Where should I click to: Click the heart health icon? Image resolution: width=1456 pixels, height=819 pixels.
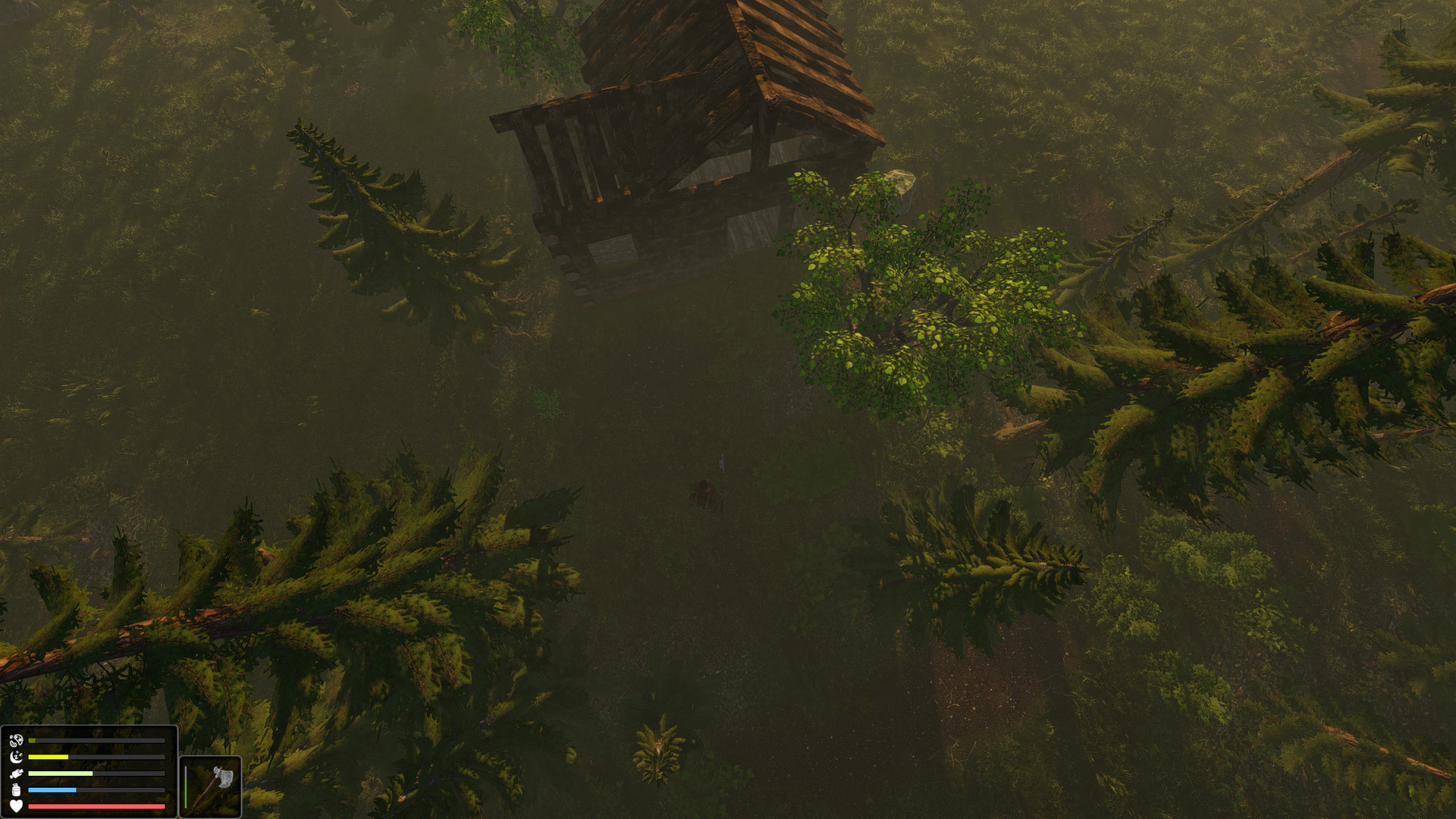[x=16, y=807]
